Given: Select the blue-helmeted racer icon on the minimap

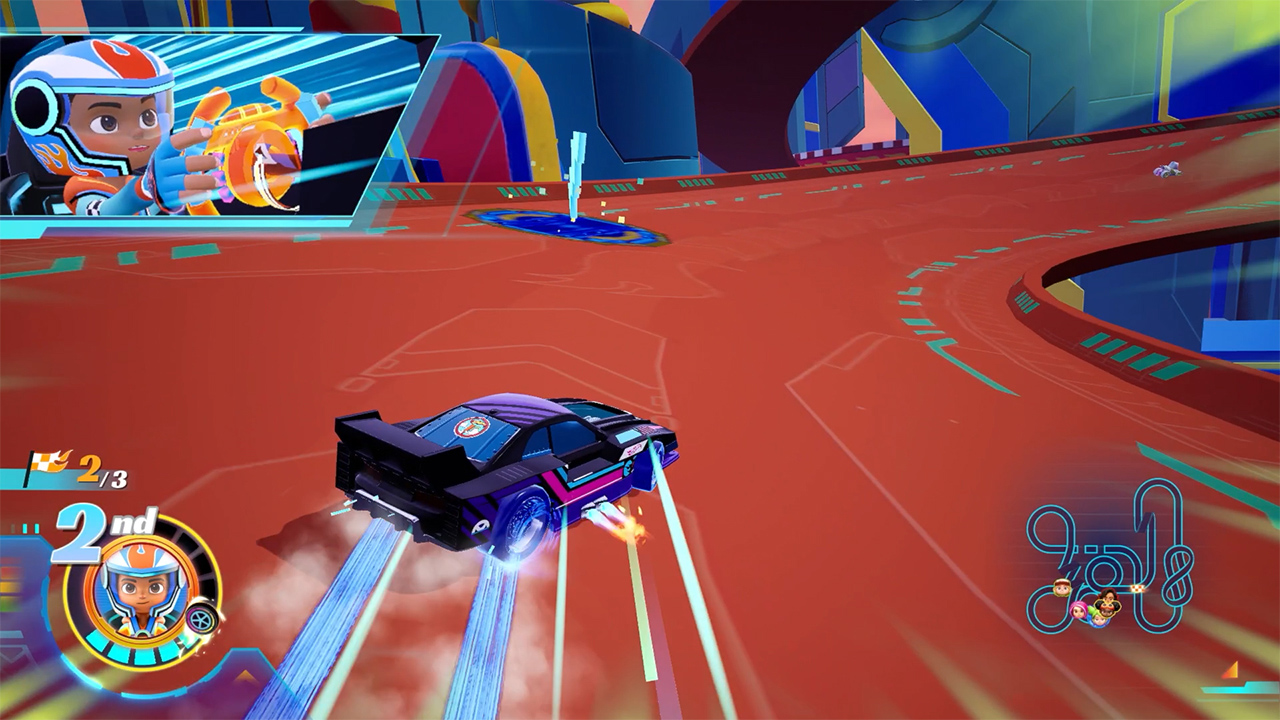Looking at the screenshot, I should (1099, 621).
